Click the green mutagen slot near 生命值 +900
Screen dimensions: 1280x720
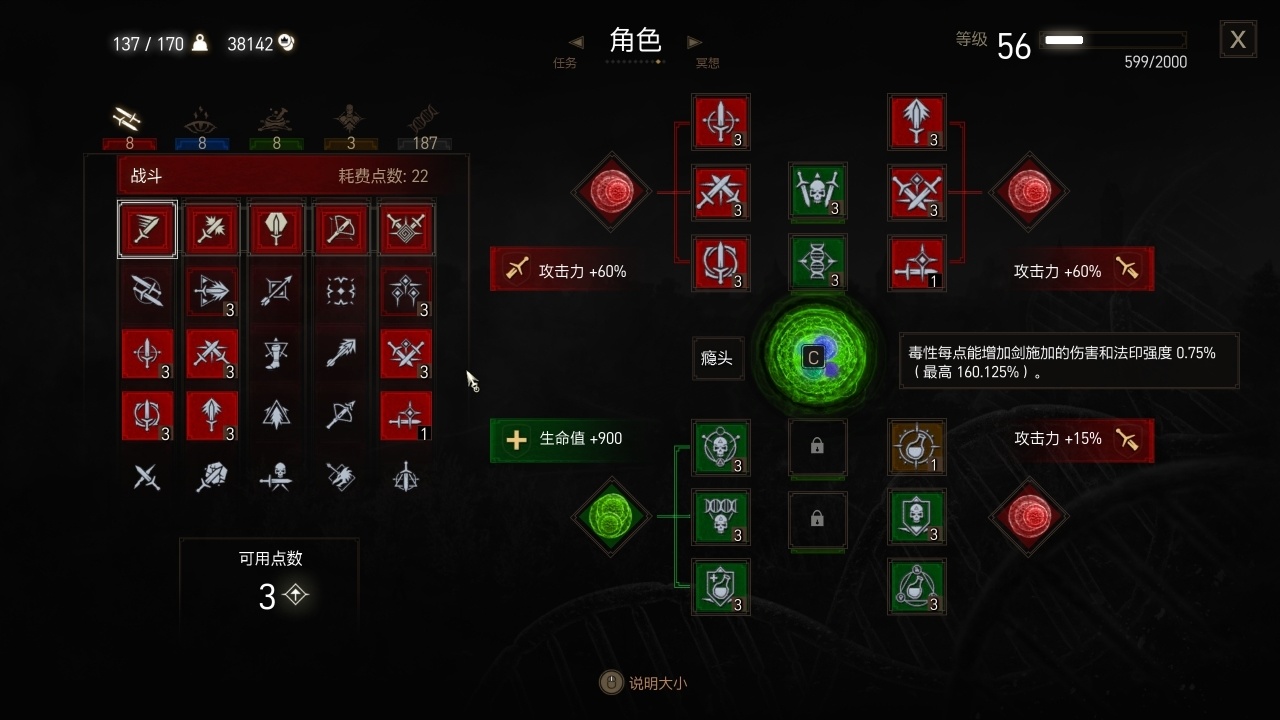point(611,518)
